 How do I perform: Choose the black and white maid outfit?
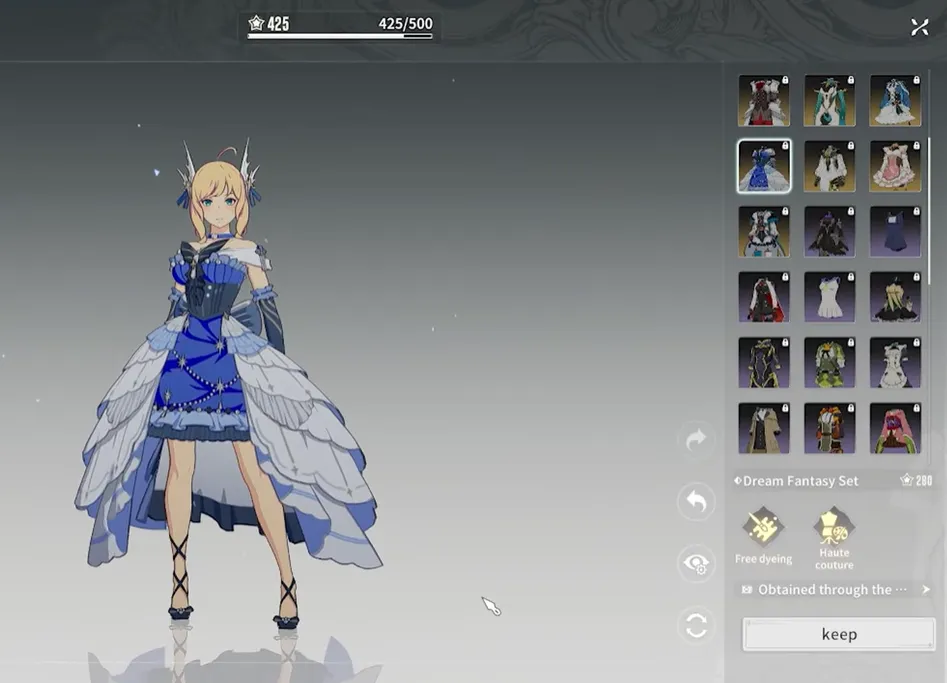(x=895, y=363)
